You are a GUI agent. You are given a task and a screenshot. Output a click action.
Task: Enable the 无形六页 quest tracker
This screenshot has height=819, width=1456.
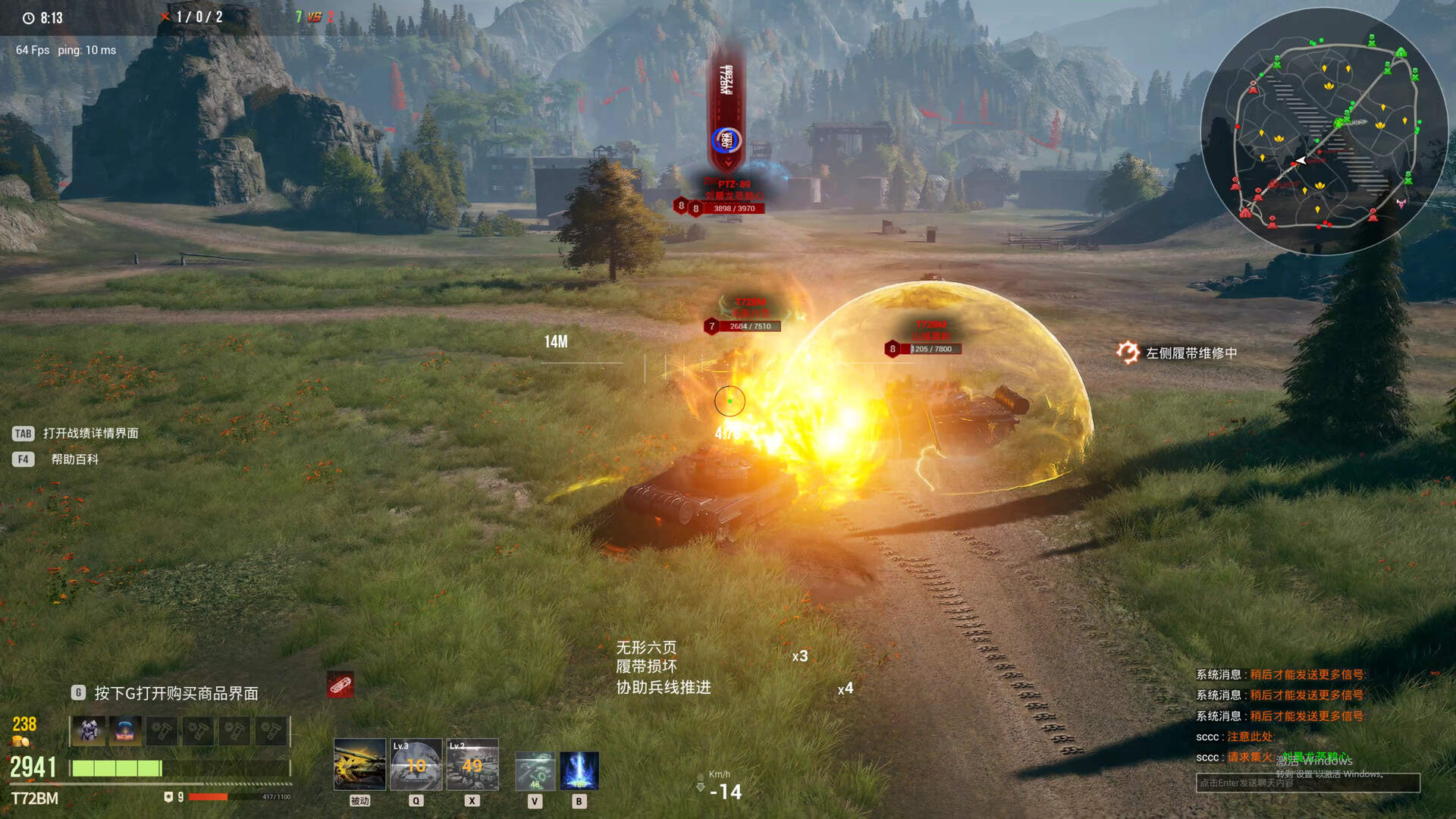(x=646, y=648)
